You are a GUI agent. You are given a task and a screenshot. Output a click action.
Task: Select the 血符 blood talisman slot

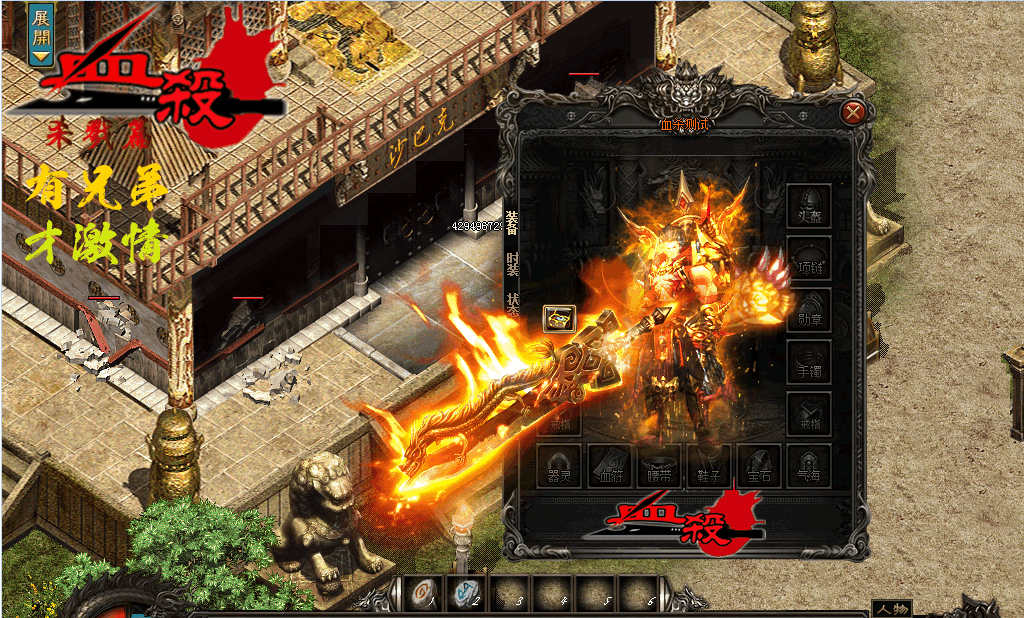(609, 465)
